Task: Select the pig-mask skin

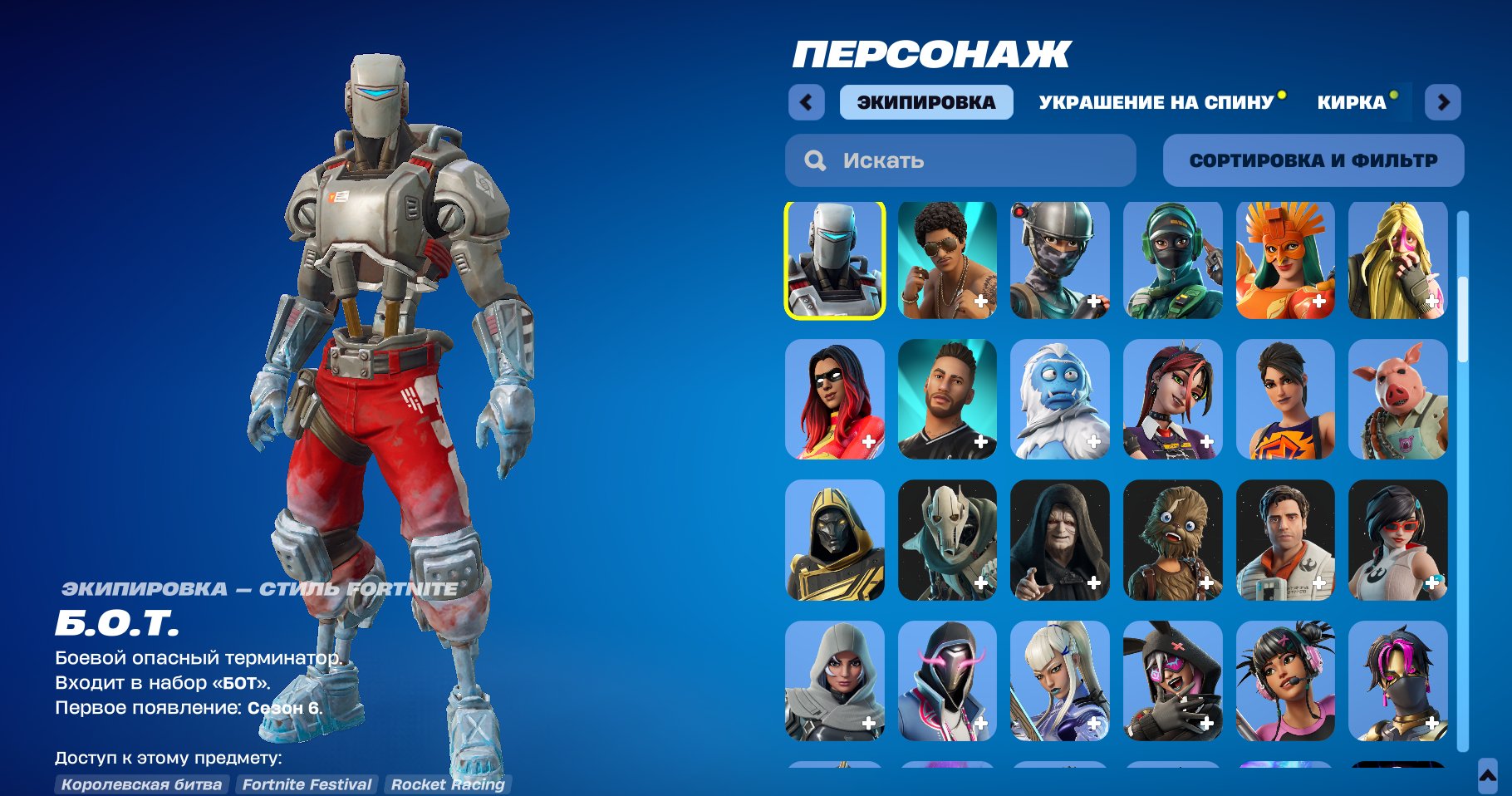Action: point(1397,400)
